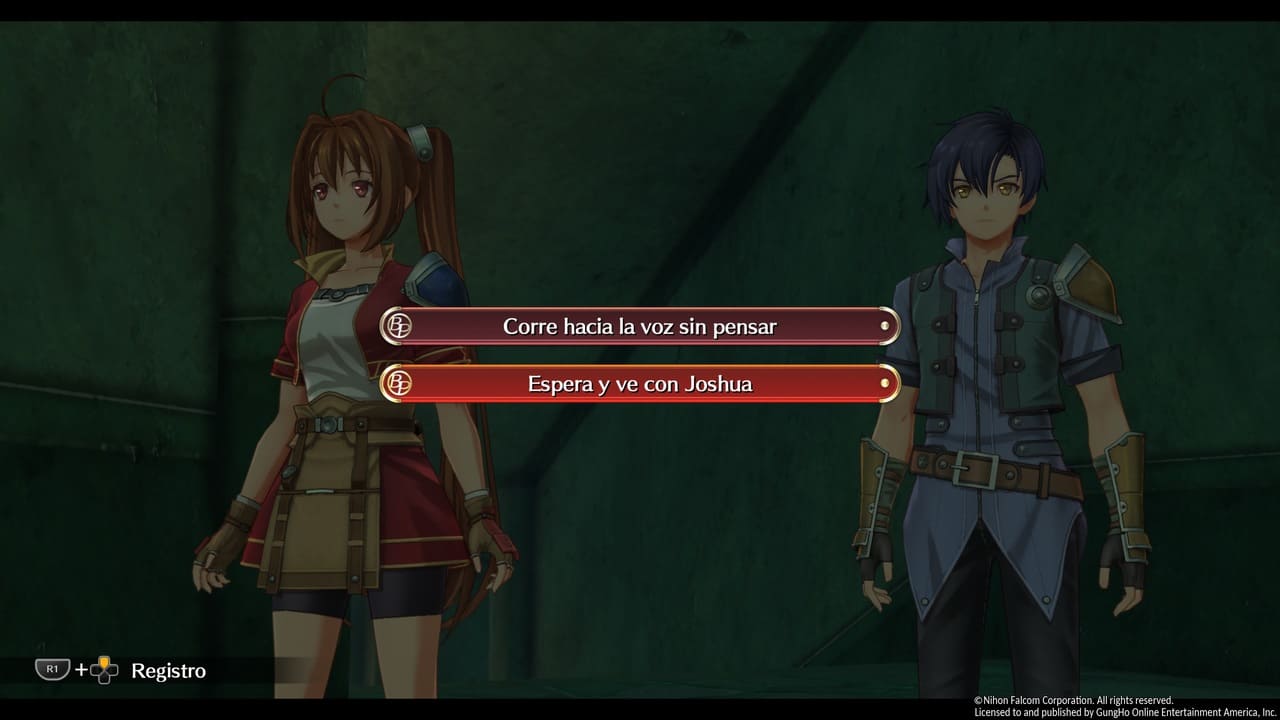Screen dimensions: 1280x720
Task: Select "Espera y ve con Joshua" option
Action: point(640,383)
